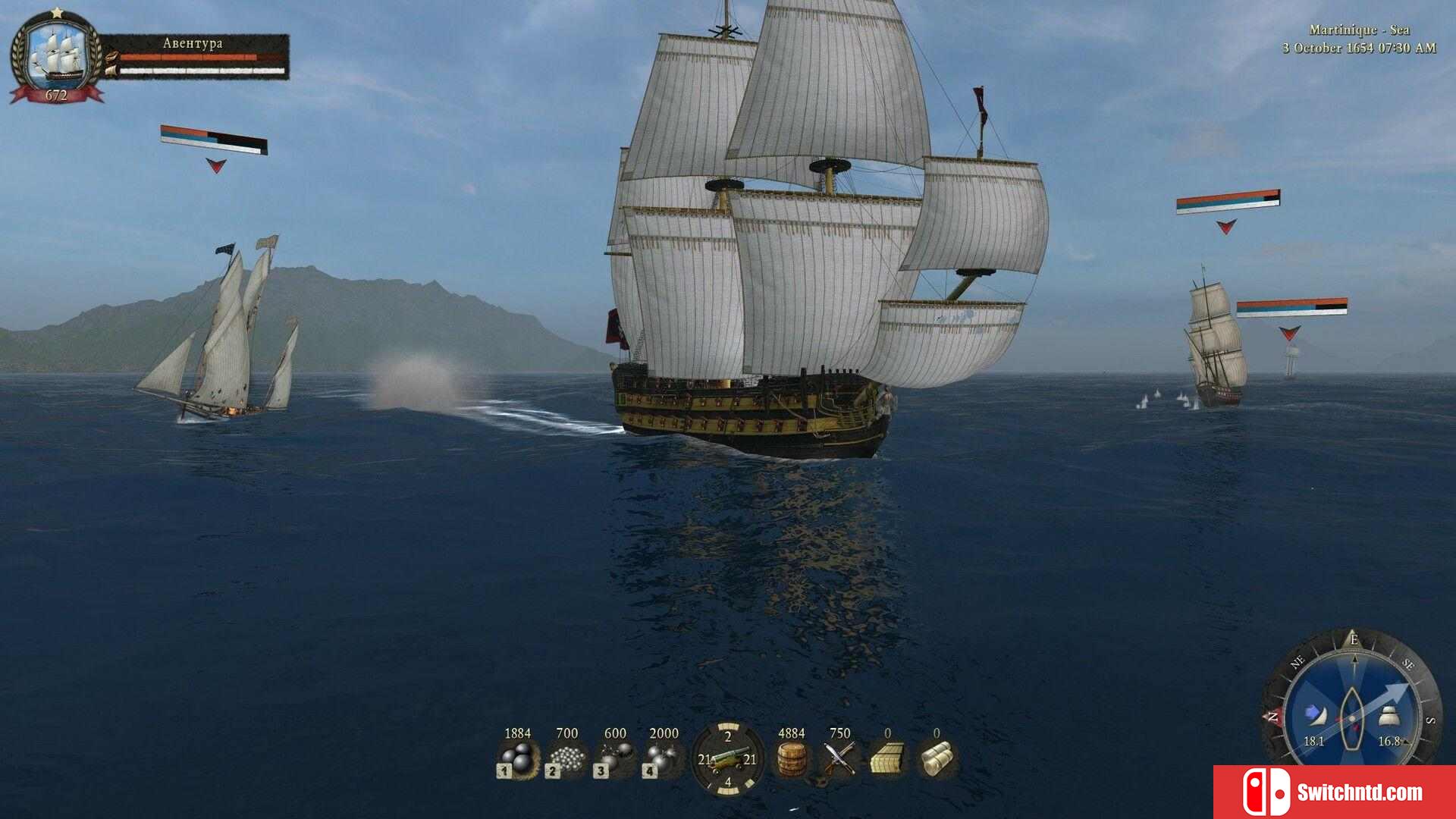
Task: Select the planks supply icon
Action: (887, 759)
